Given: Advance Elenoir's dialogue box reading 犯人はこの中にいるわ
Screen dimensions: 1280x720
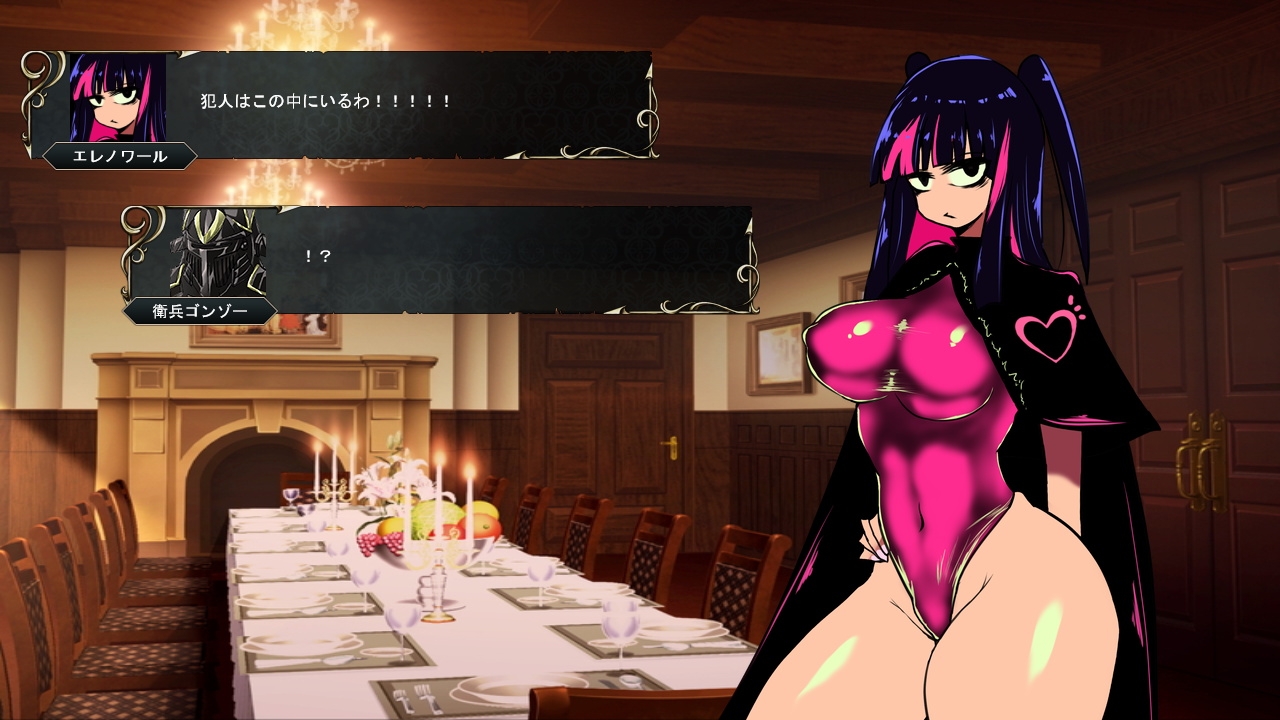Looking at the screenshot, I should [x=400, y=104].
